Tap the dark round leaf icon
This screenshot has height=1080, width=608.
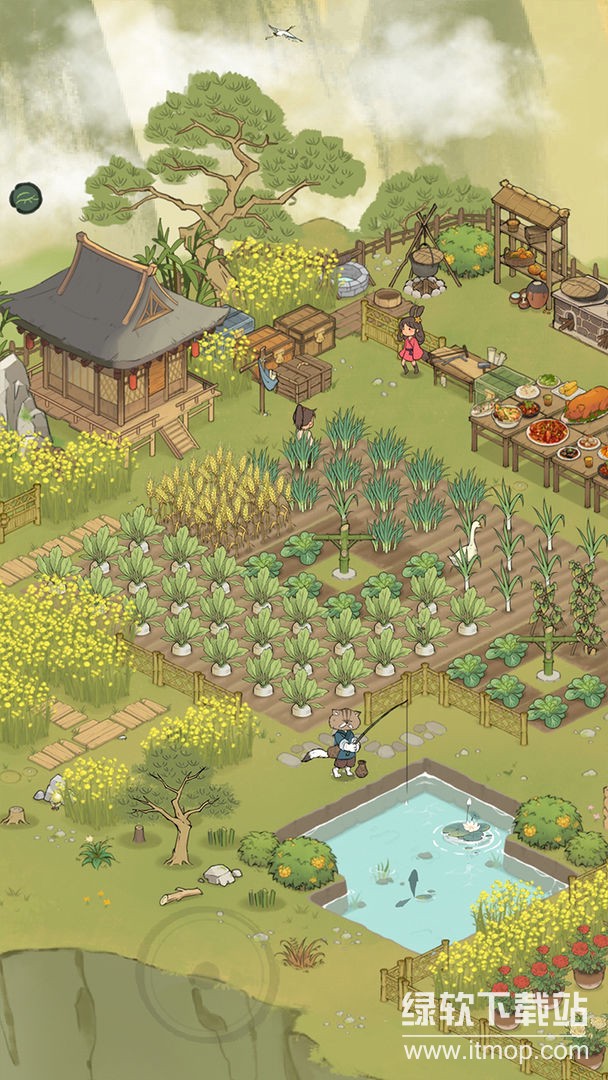(x=23, y=198)
